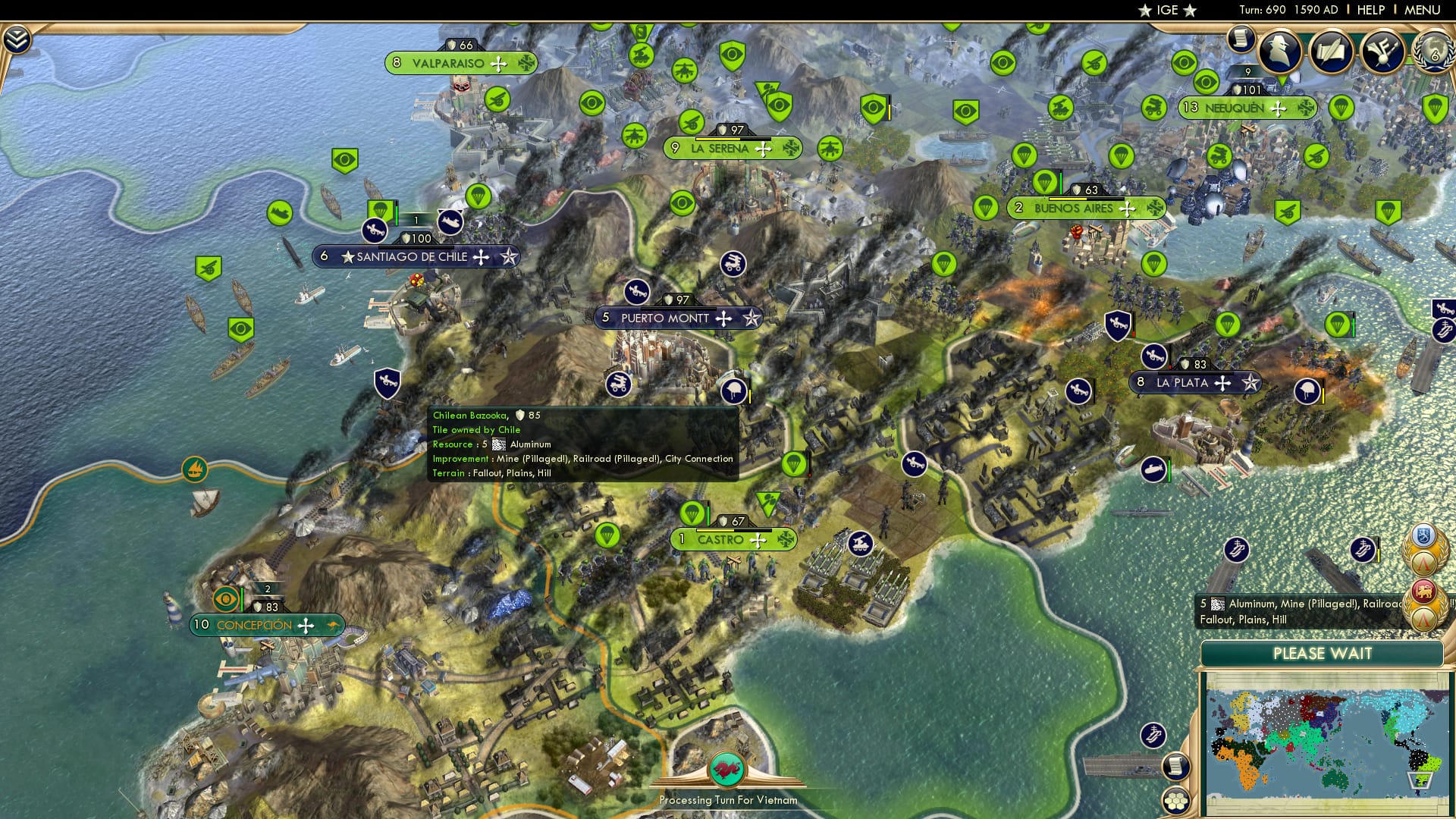This screenshot has height=819, width=1456.
Task: Click the scroll notification button above the minimap
Action: pos(1177,766)
